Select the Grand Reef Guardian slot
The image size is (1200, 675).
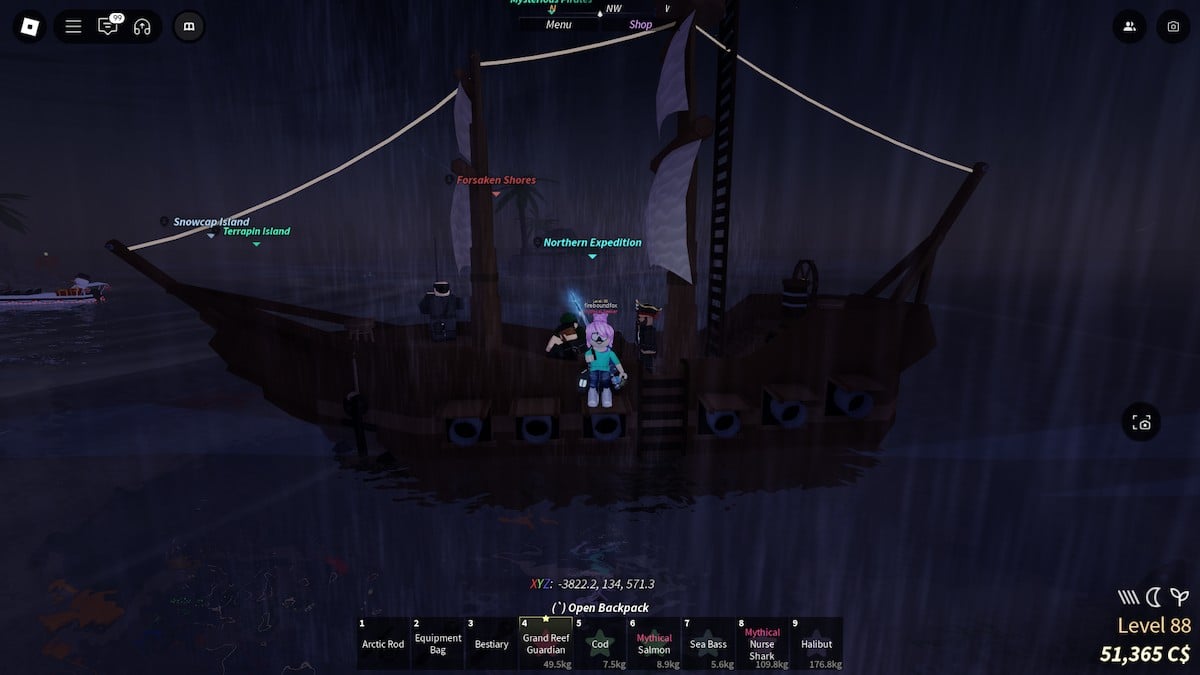point(546,643)
